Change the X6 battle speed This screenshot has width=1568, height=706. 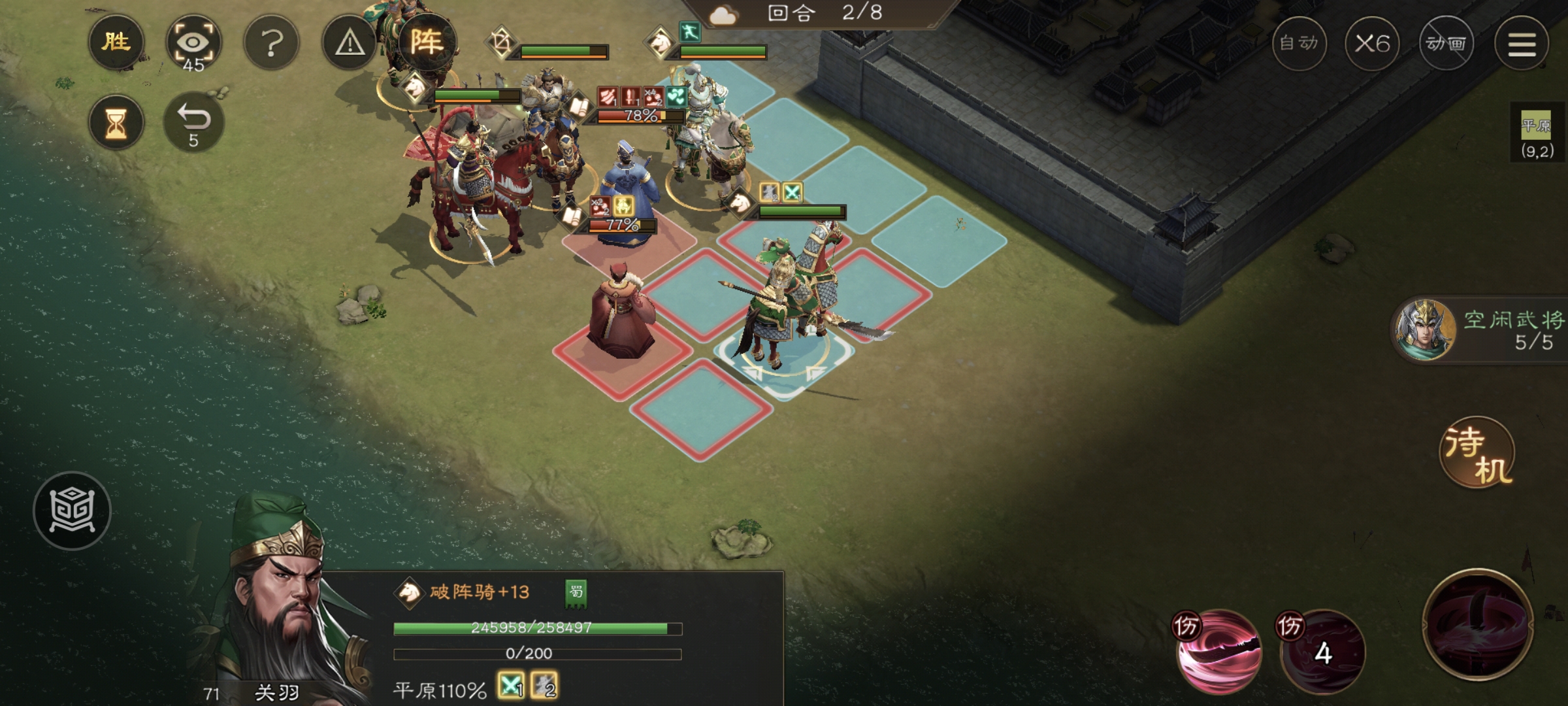click(1372, 44)
